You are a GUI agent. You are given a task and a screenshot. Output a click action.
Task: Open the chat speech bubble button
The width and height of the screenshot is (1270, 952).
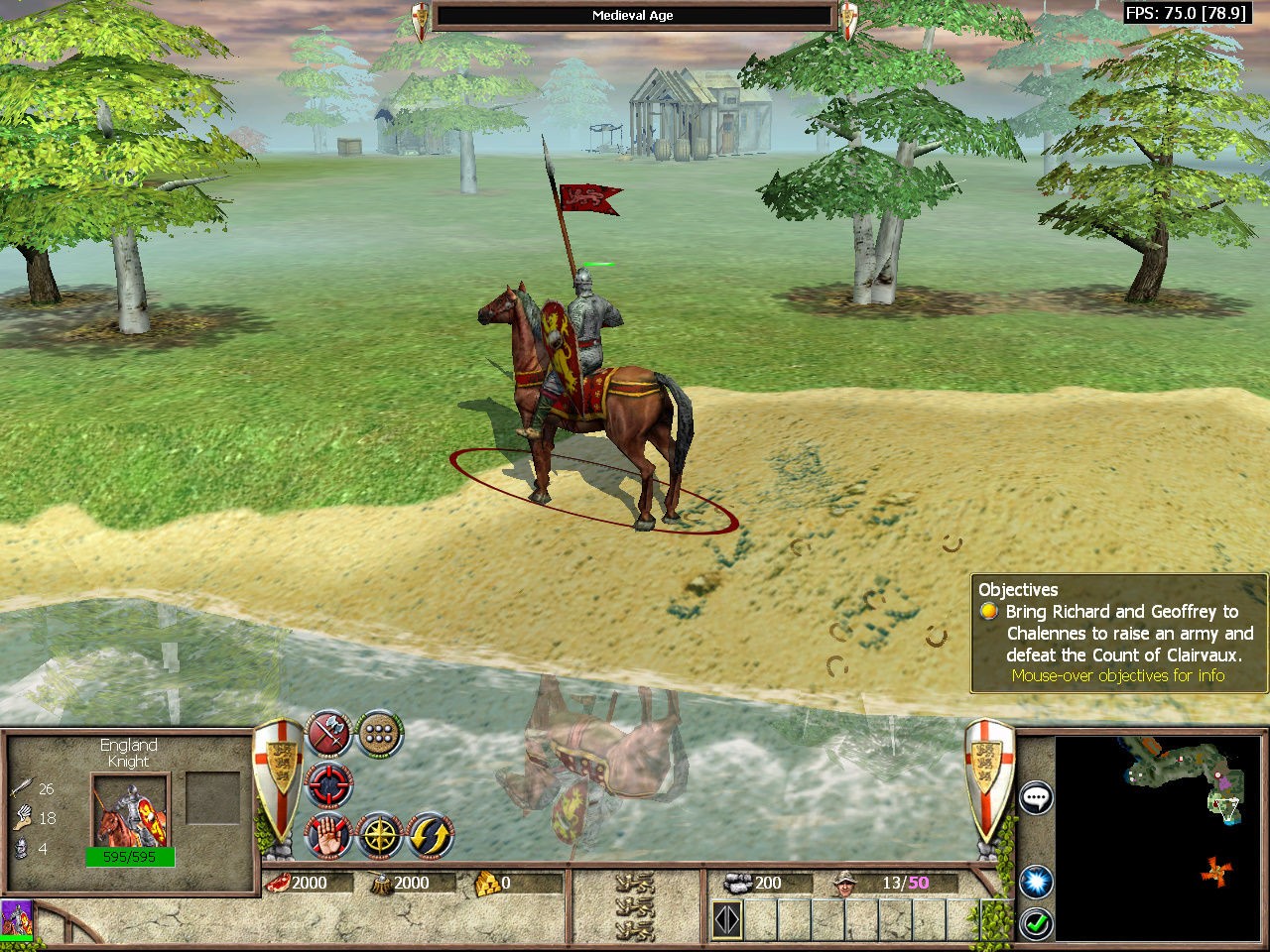[x=1037, y=797]
